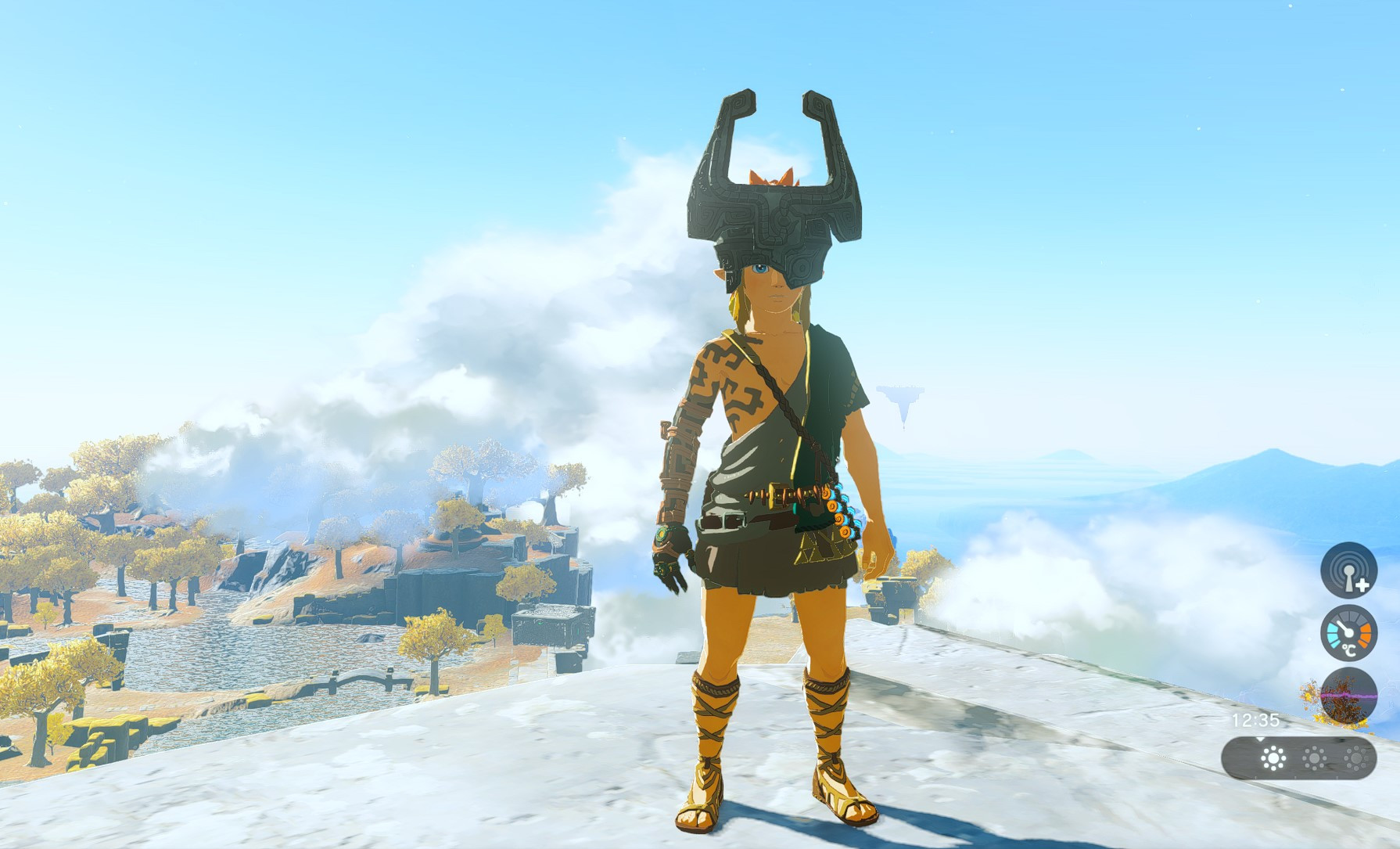
Task: Click the 12:35 time display
Action: [1255, 720]
